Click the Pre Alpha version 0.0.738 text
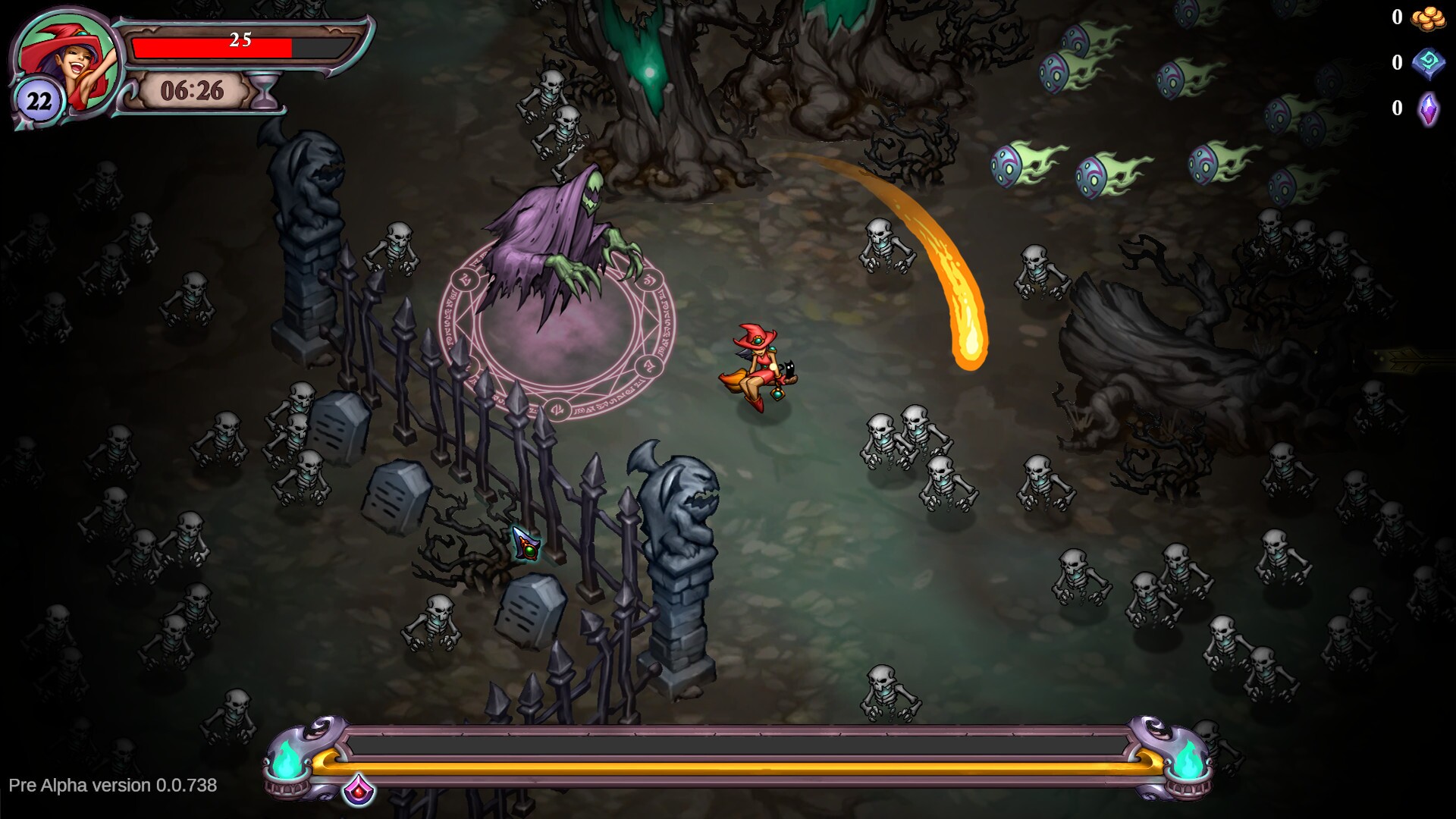The width and height of the screenshot is (1456, 819). click(x=111, y=786)
